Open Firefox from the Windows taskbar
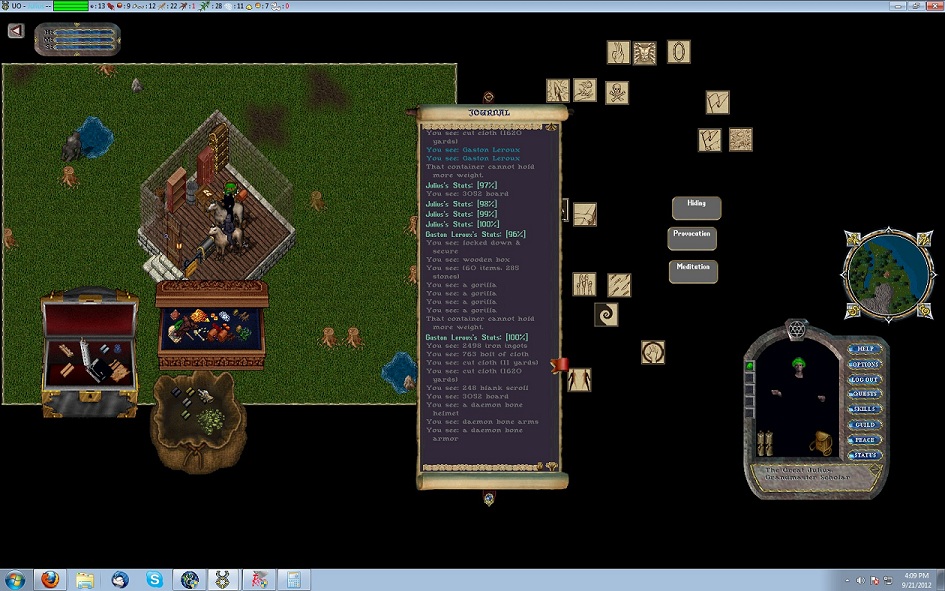945x591 pixels. click(x=50, y=579)
